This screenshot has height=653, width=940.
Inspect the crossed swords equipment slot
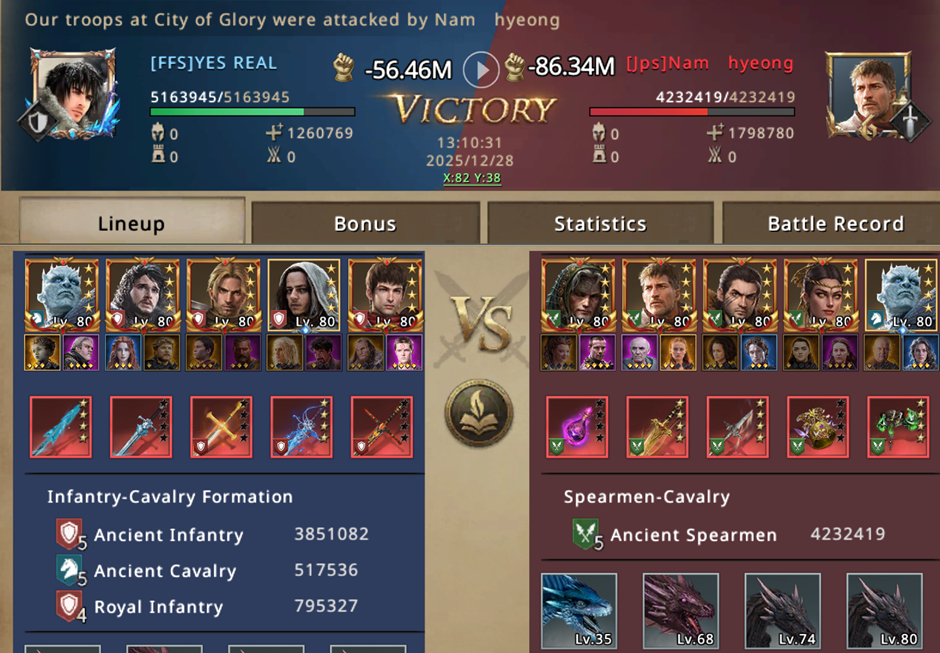click(221, 427)
